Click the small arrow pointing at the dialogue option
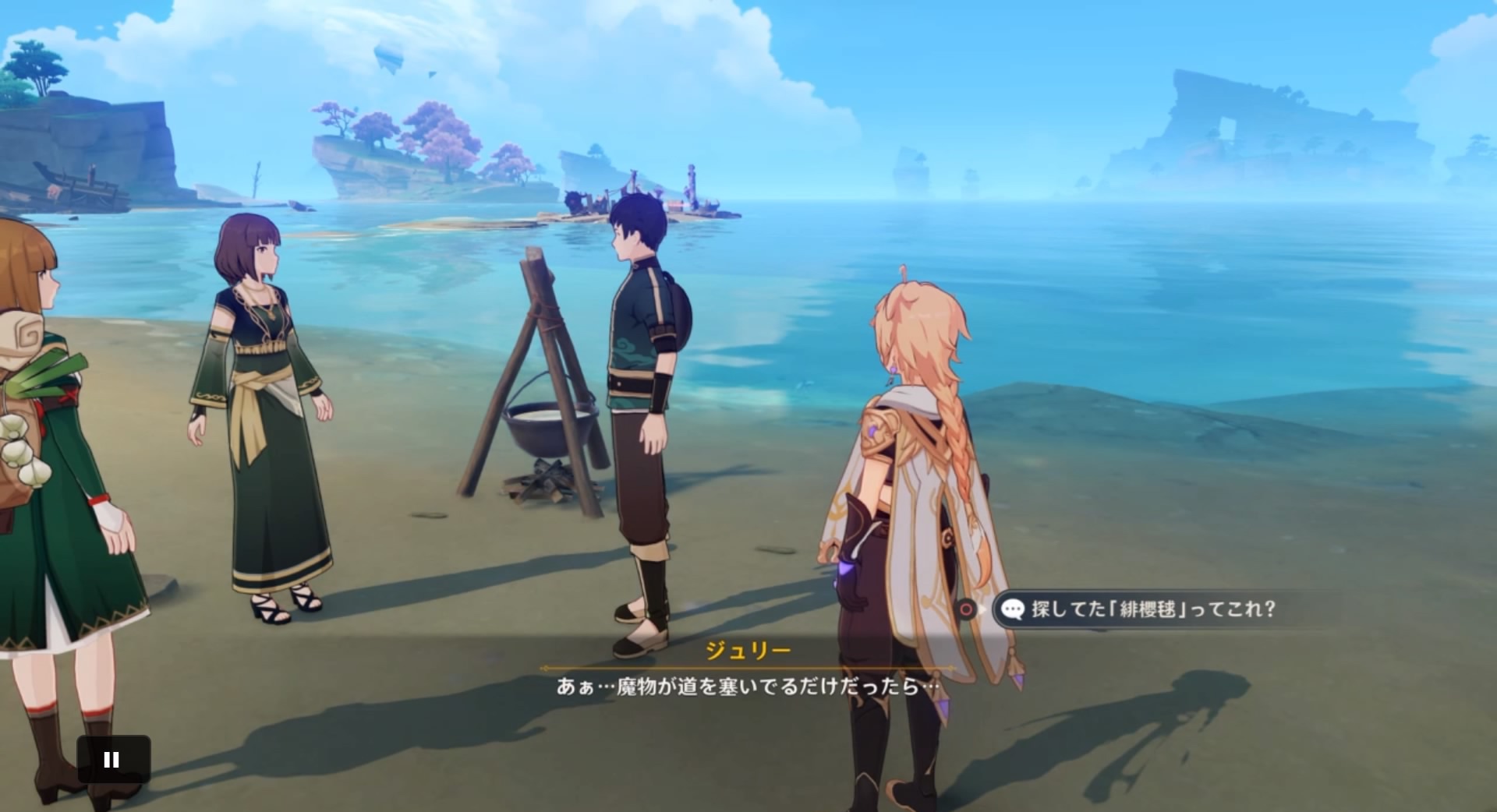Screen dimensions: 1497x812 982,610
